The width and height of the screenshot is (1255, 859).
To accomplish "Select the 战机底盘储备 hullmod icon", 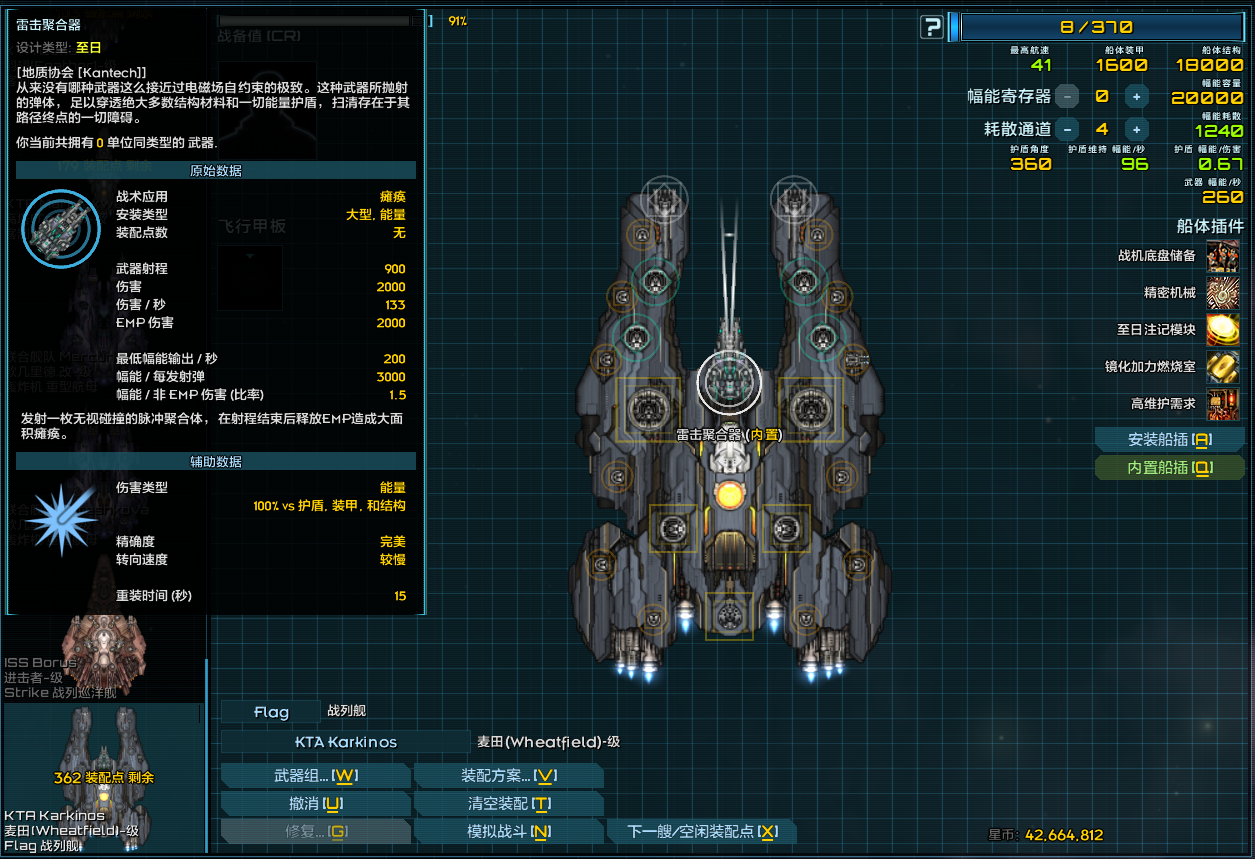I will click(1223, 256).
